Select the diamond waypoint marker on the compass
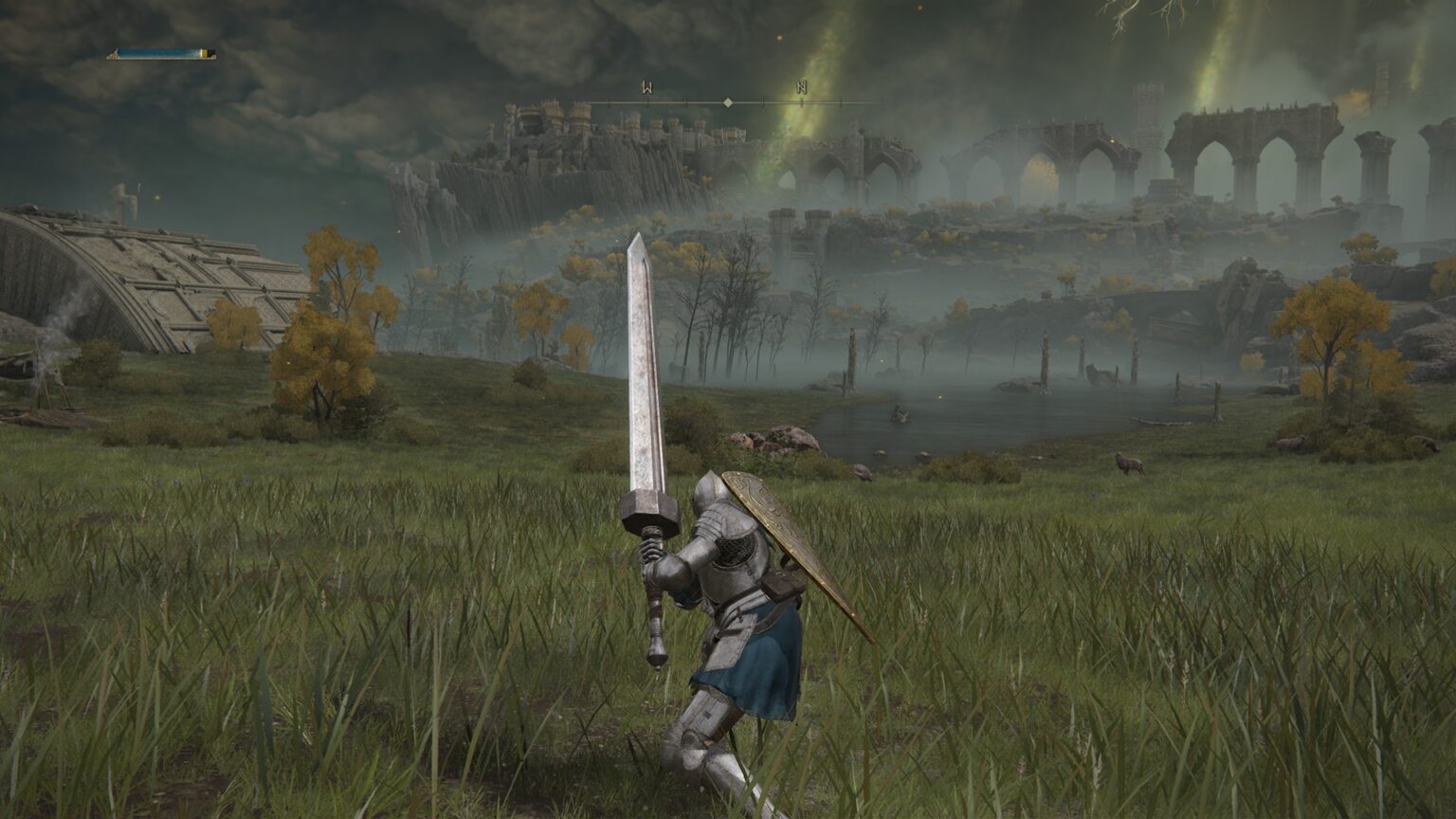1456x819 pixels. [728, 101]
